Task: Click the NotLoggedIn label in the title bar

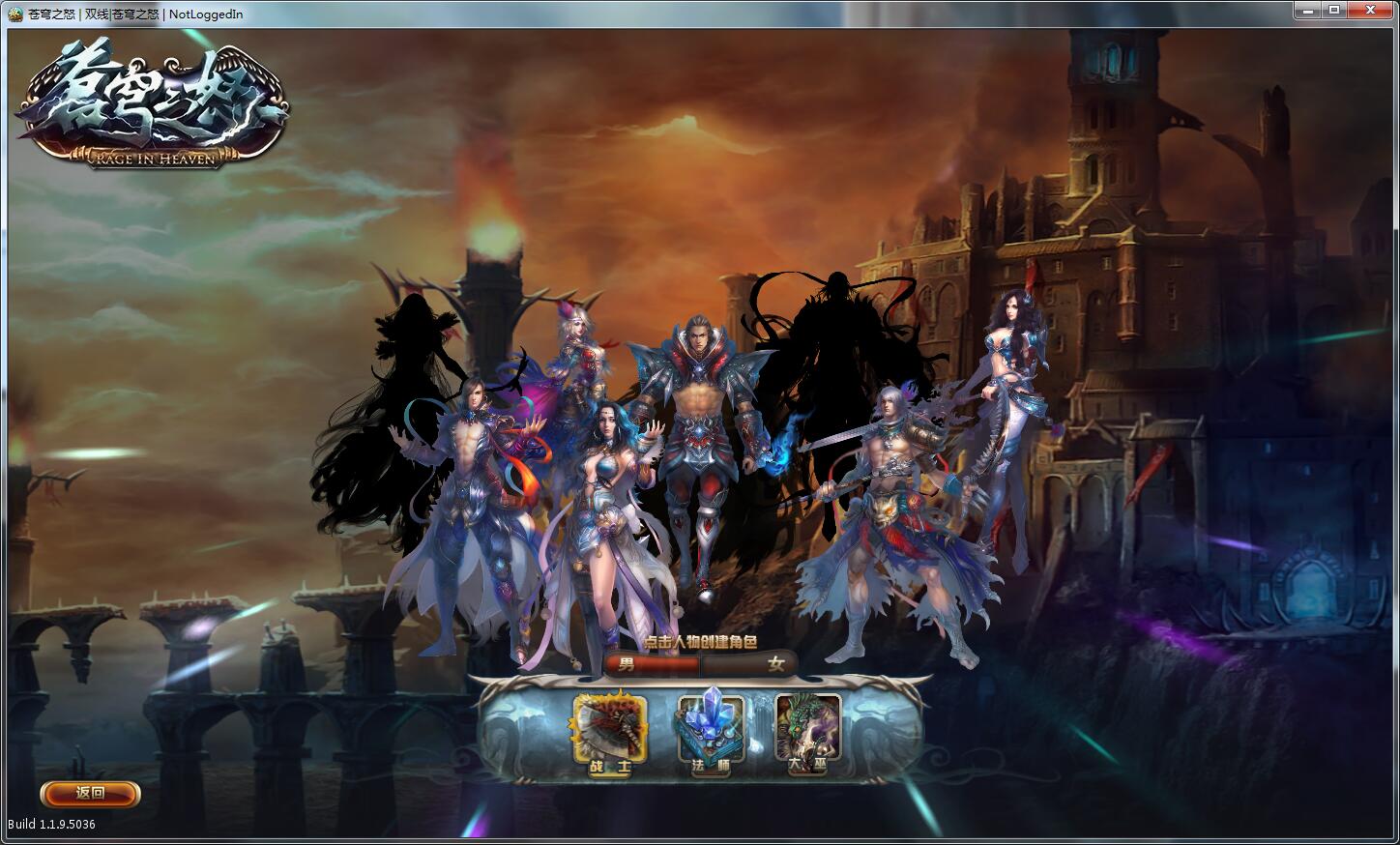Action: tap(206, 13)
